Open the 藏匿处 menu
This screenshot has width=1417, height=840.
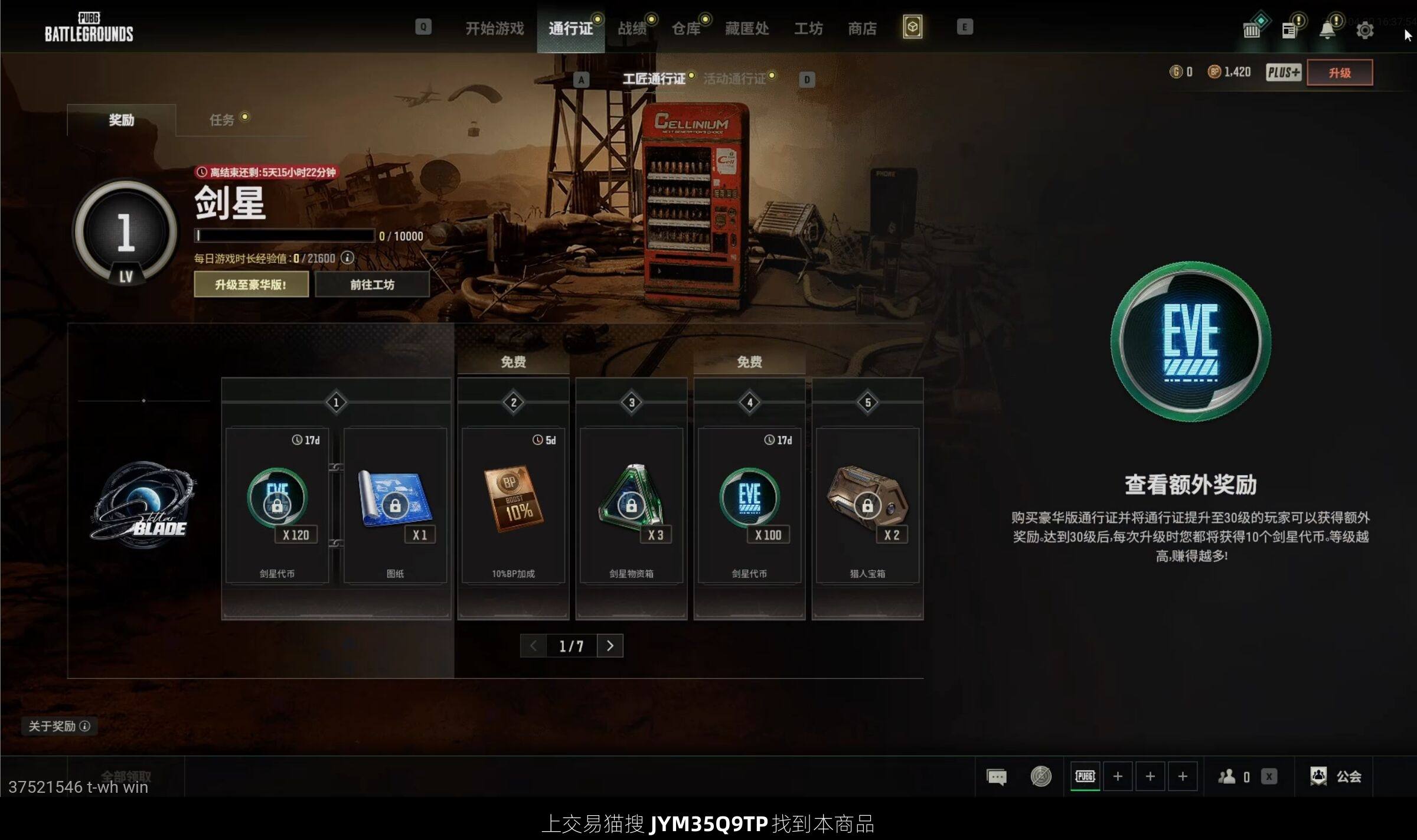[x=746, y=28]
